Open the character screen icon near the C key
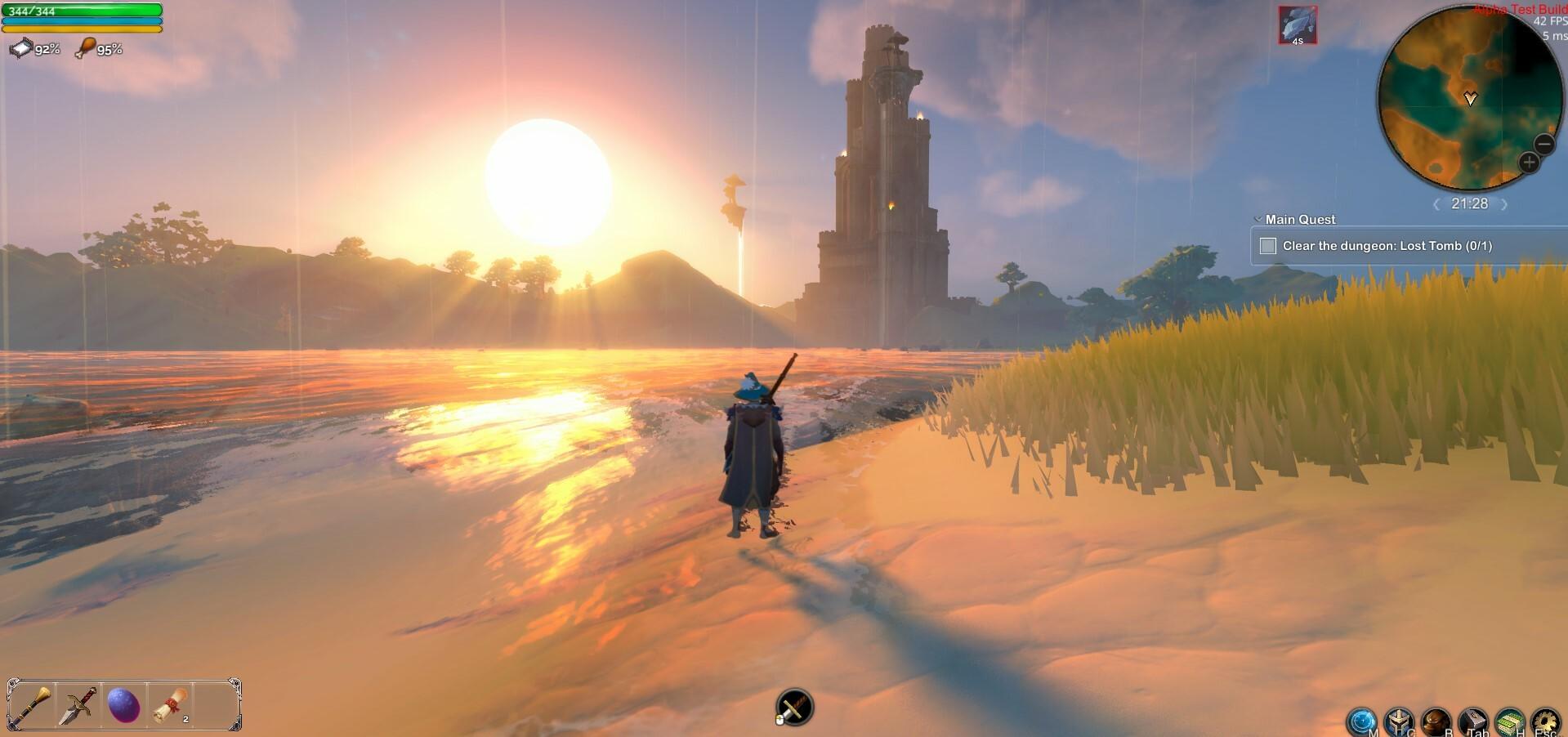 (x=1399, y=721)
